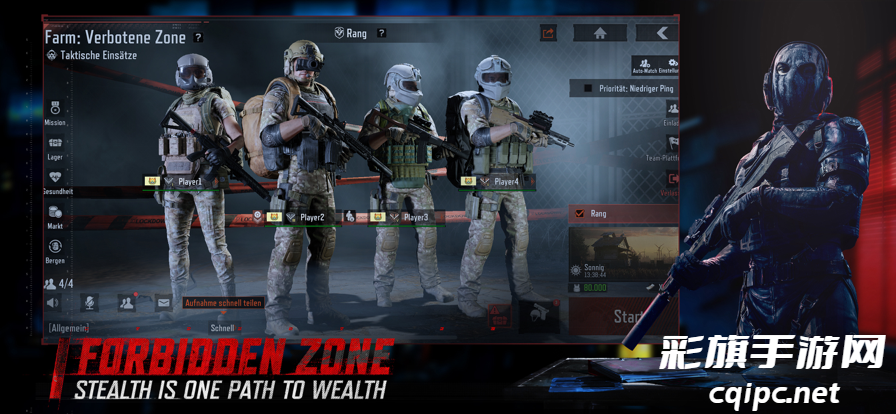Open the Mission menu
Image resolution: width=896 pixels, height=414 pixels.
point(55,108)
